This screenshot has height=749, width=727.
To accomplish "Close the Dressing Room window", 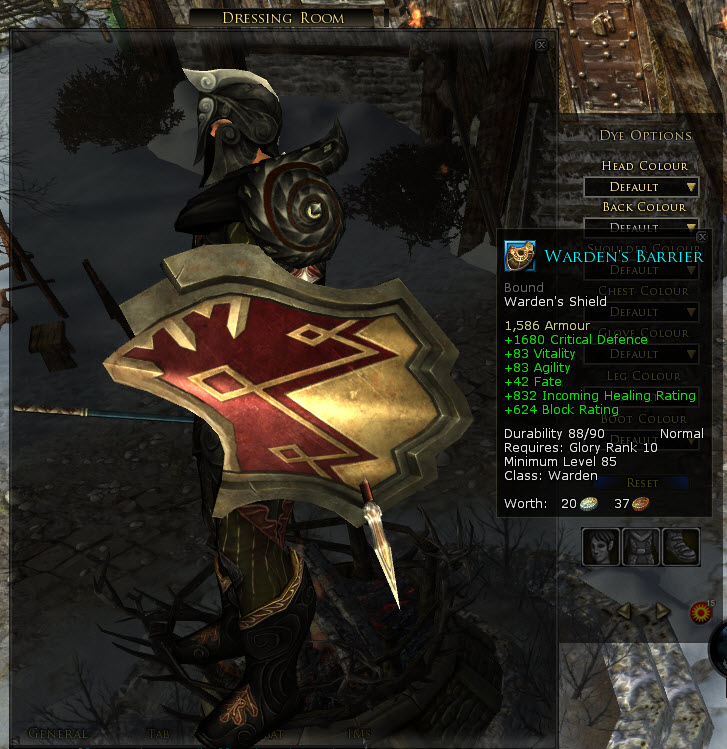I will pos(541,45).
